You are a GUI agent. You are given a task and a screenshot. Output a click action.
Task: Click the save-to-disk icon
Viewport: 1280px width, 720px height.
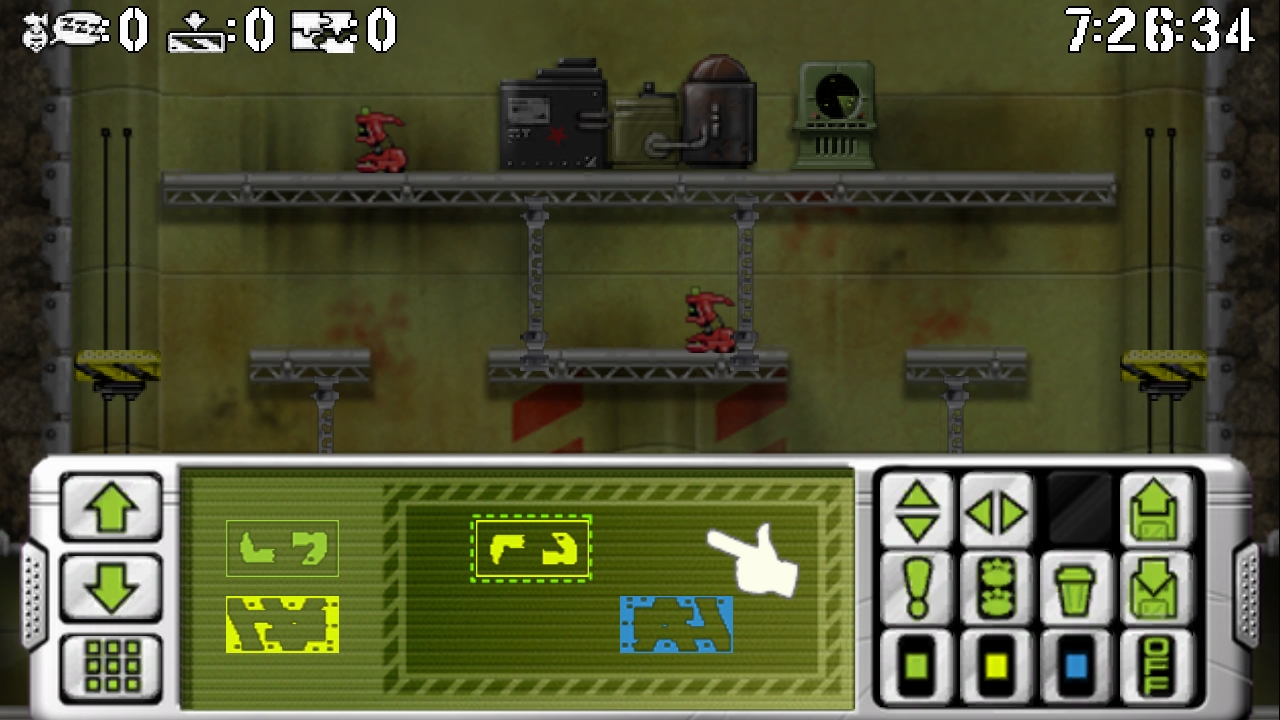[1158, 511]
